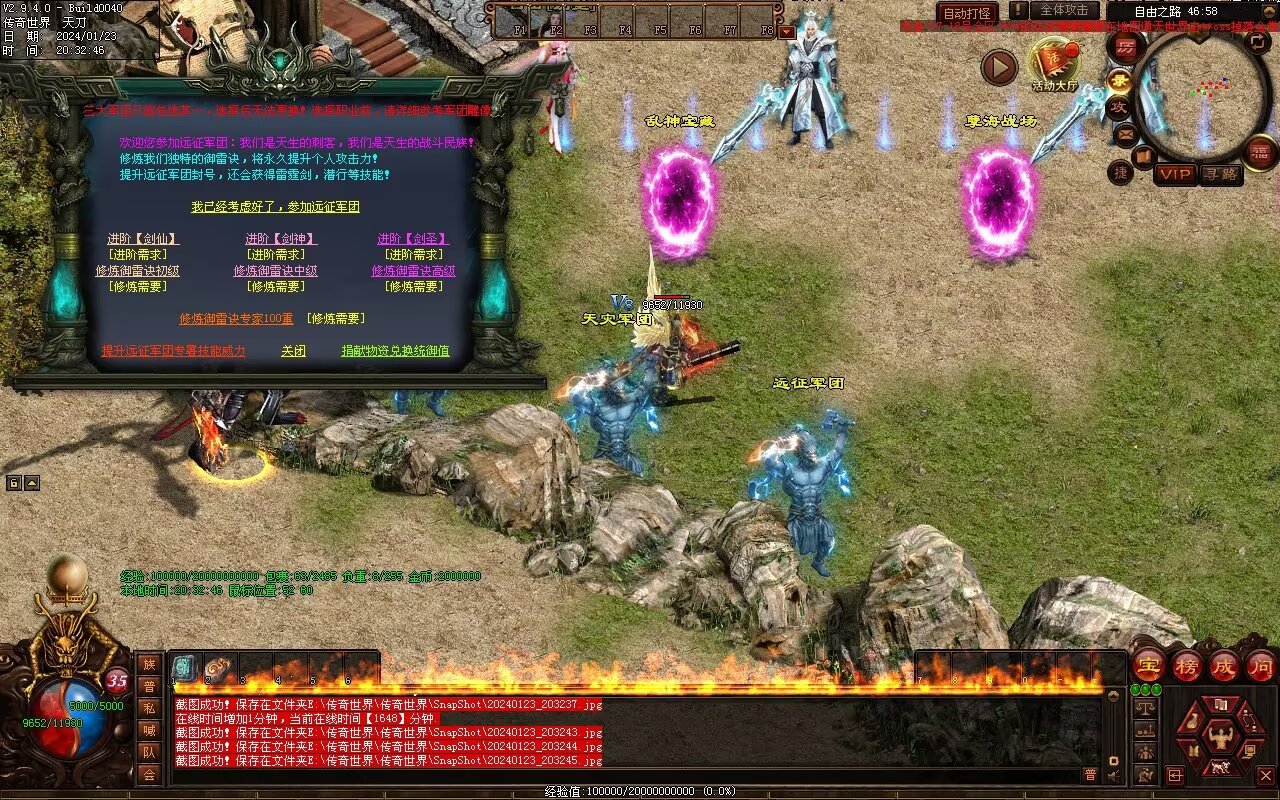The image size is (1280, 800).
Task: Close the dialog with the 关闭 link
Action: point(293,351)
